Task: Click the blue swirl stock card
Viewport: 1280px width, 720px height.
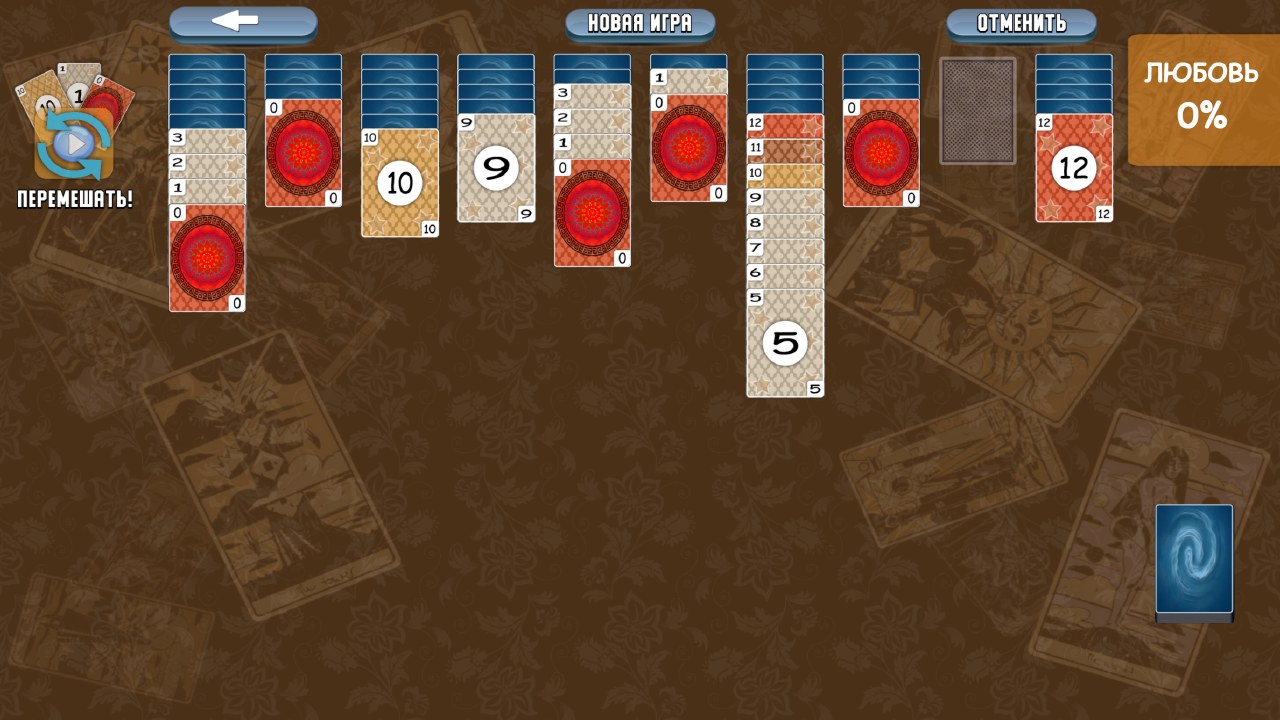Action: (1192, 560)
